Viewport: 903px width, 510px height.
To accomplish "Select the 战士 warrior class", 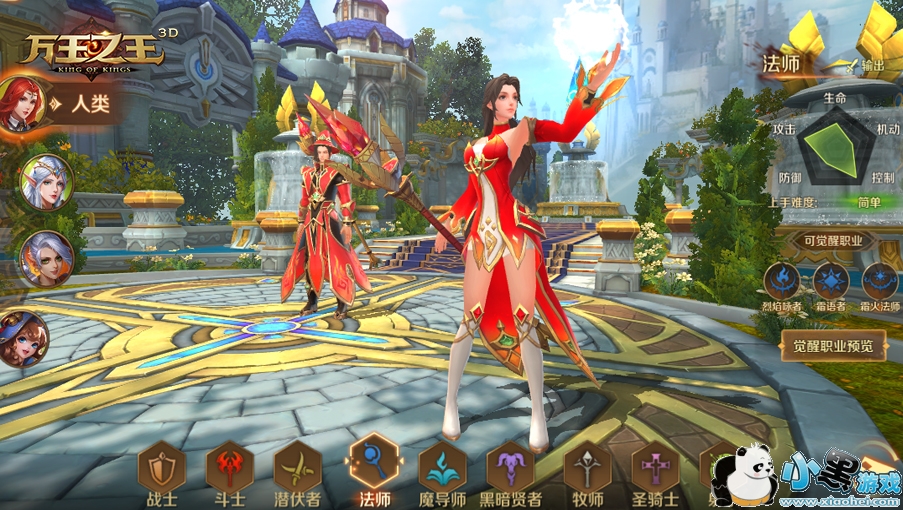I will click(x=162, y=468).
